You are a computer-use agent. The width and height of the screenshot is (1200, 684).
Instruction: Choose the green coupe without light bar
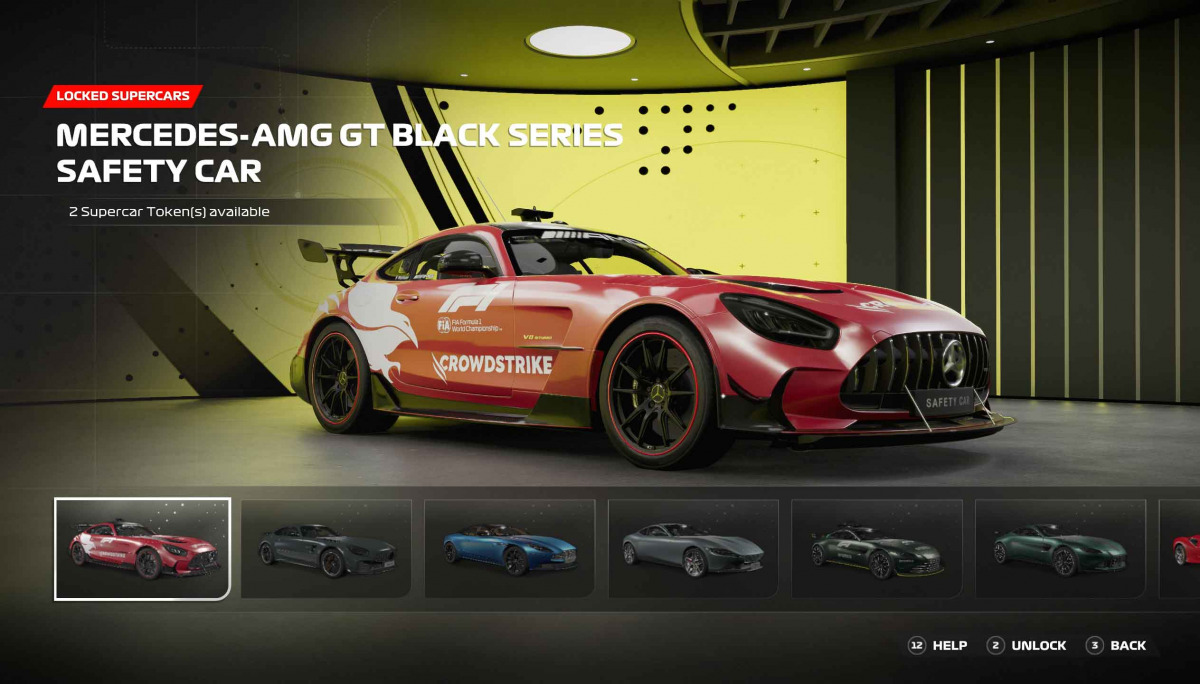point(1060,548)
